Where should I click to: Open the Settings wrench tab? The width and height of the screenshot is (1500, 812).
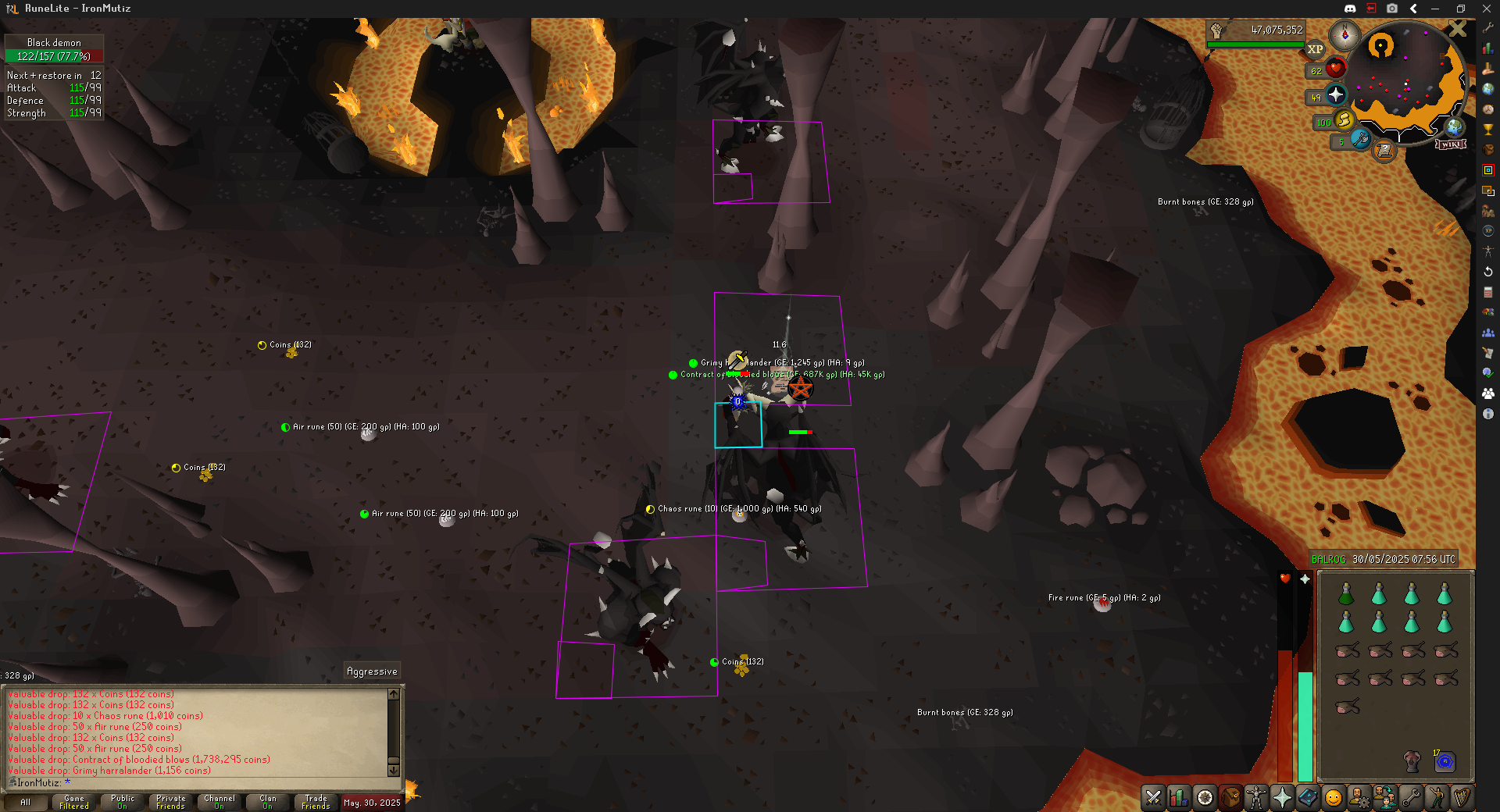pos(1411,797)
